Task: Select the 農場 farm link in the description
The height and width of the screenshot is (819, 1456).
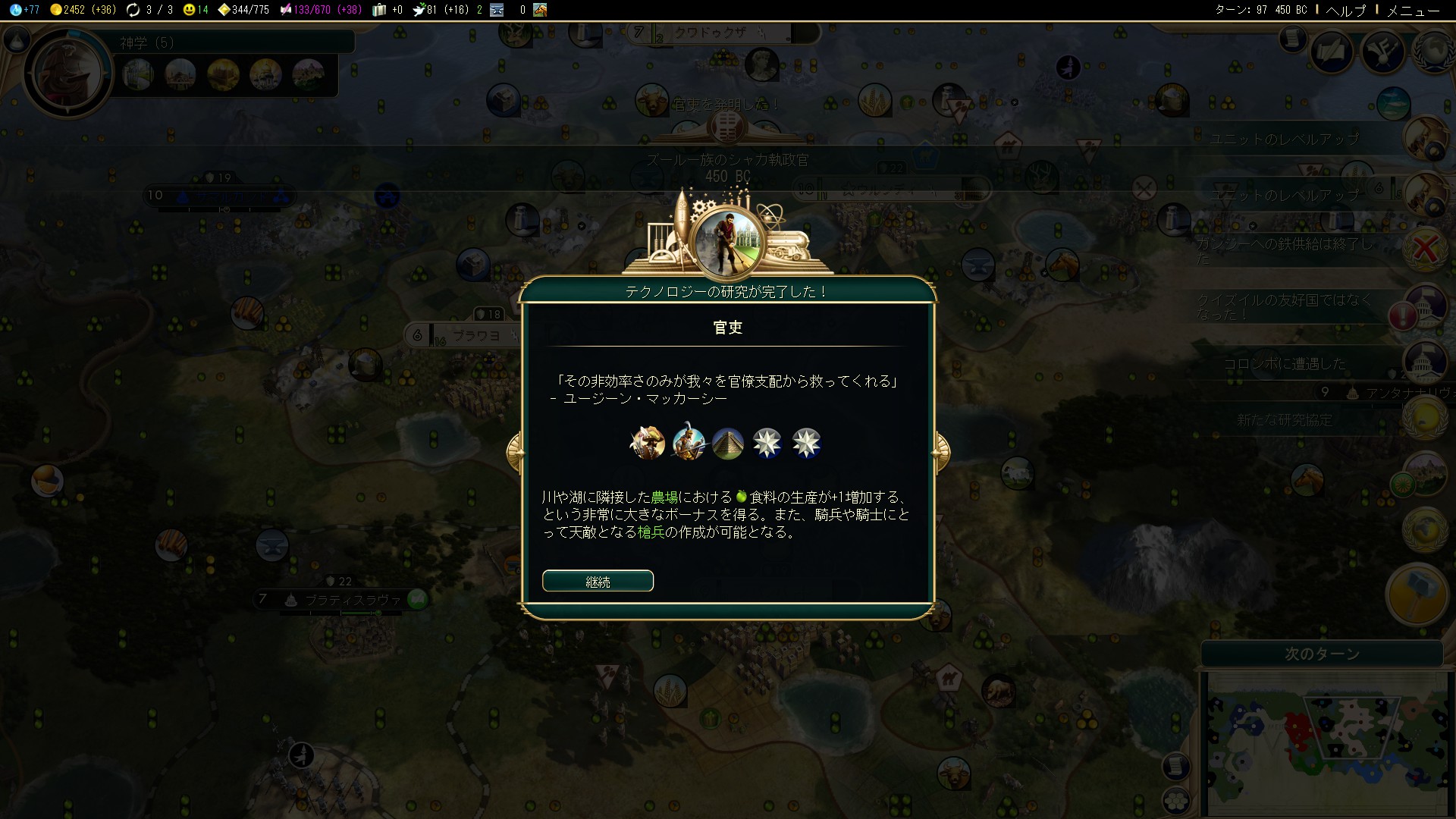Action: pos(664,497)
